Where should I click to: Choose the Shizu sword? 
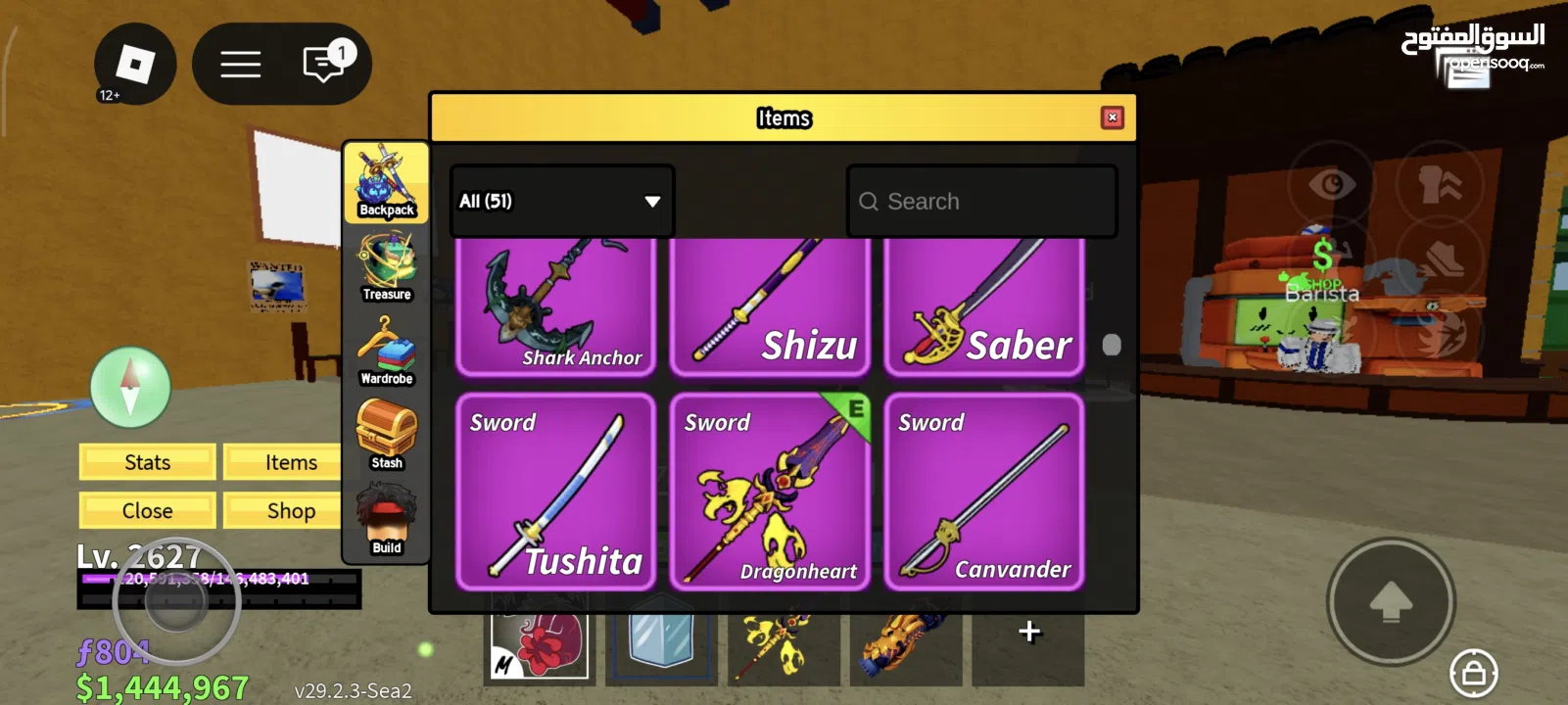coord(770,305)
